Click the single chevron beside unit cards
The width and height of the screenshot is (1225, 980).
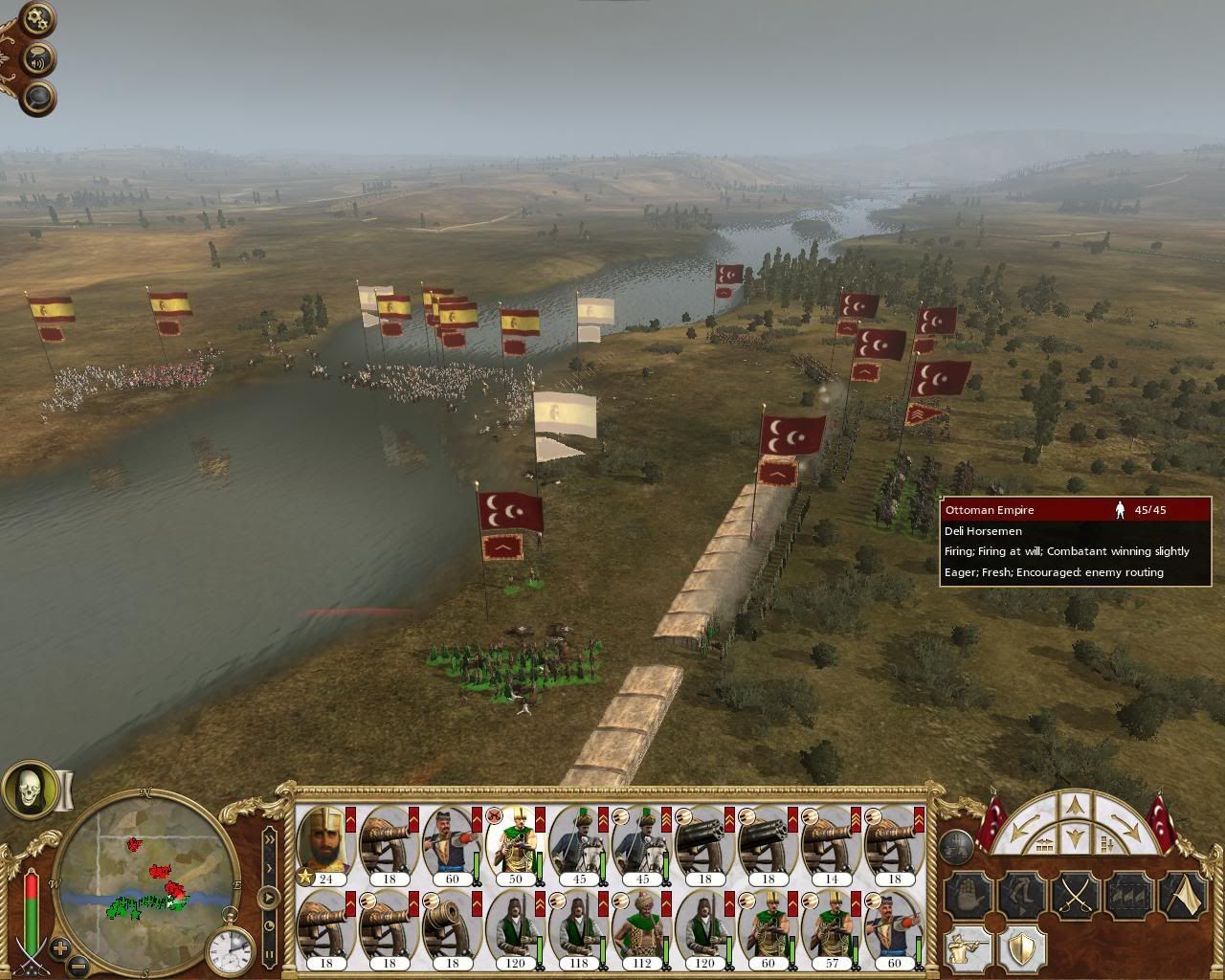[270, 869]
